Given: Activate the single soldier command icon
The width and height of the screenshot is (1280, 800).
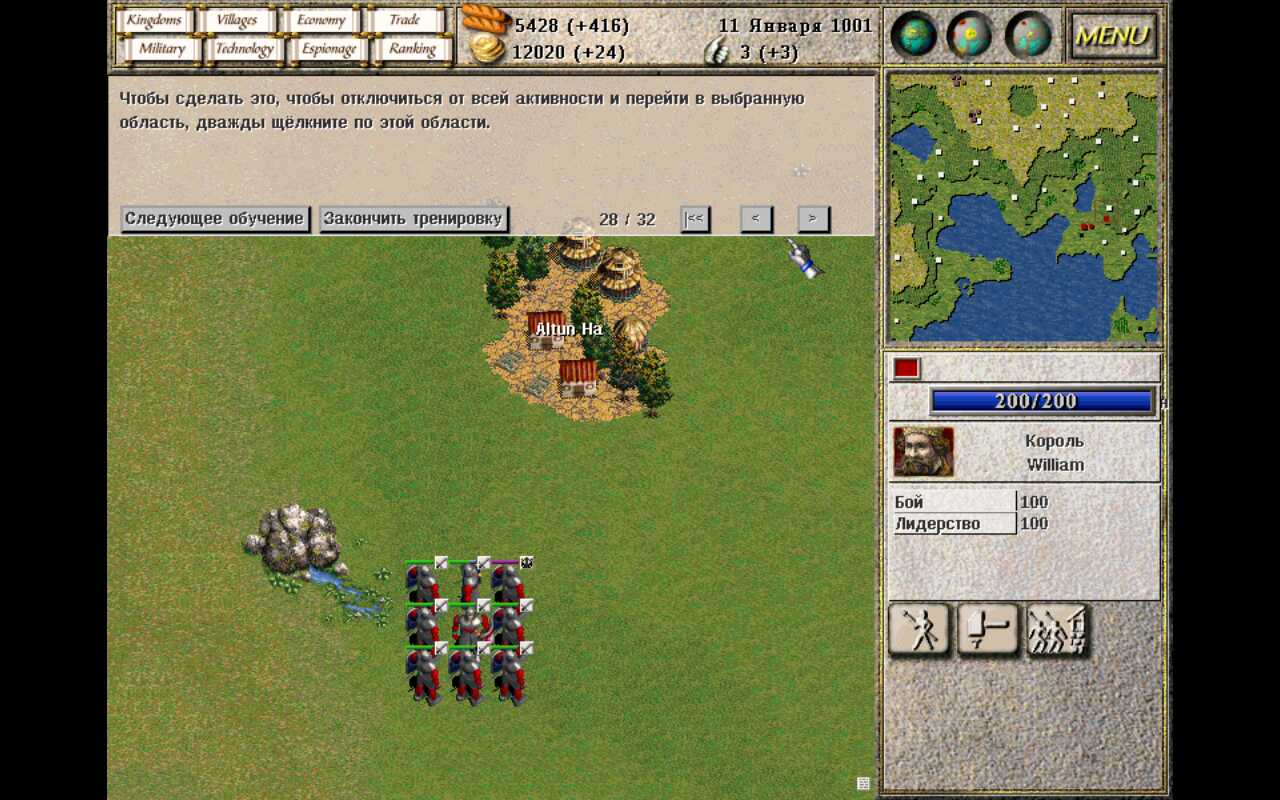Looking at the screenshot, I should 919,631.
